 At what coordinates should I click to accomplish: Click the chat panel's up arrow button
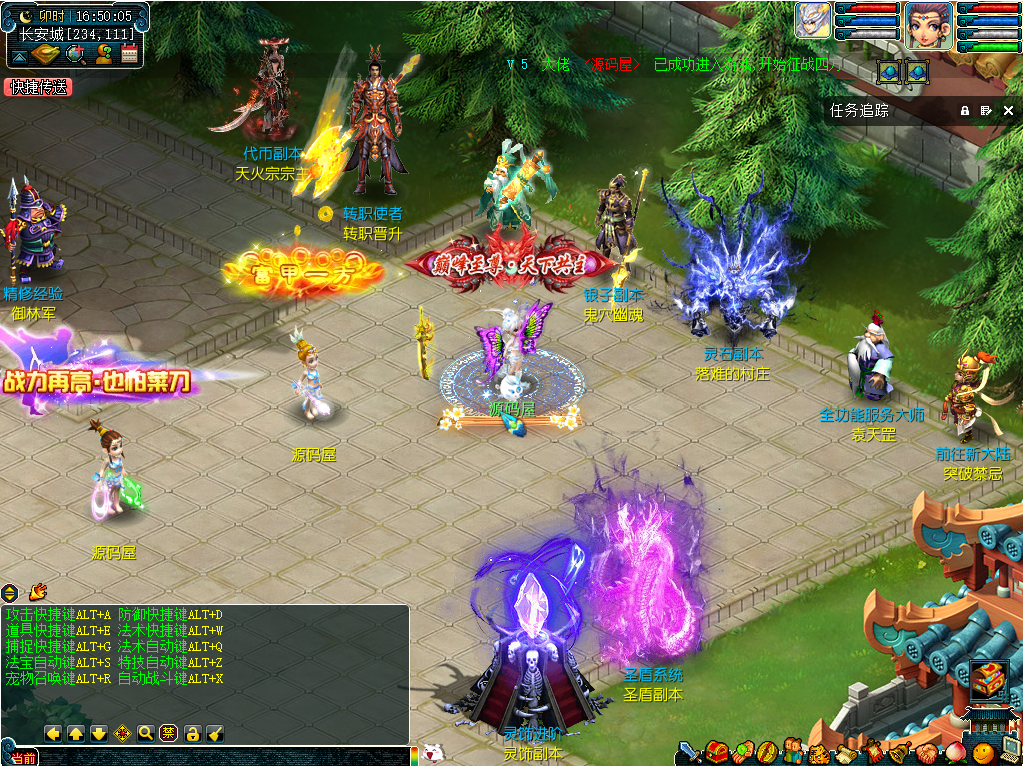pos(76,733)
